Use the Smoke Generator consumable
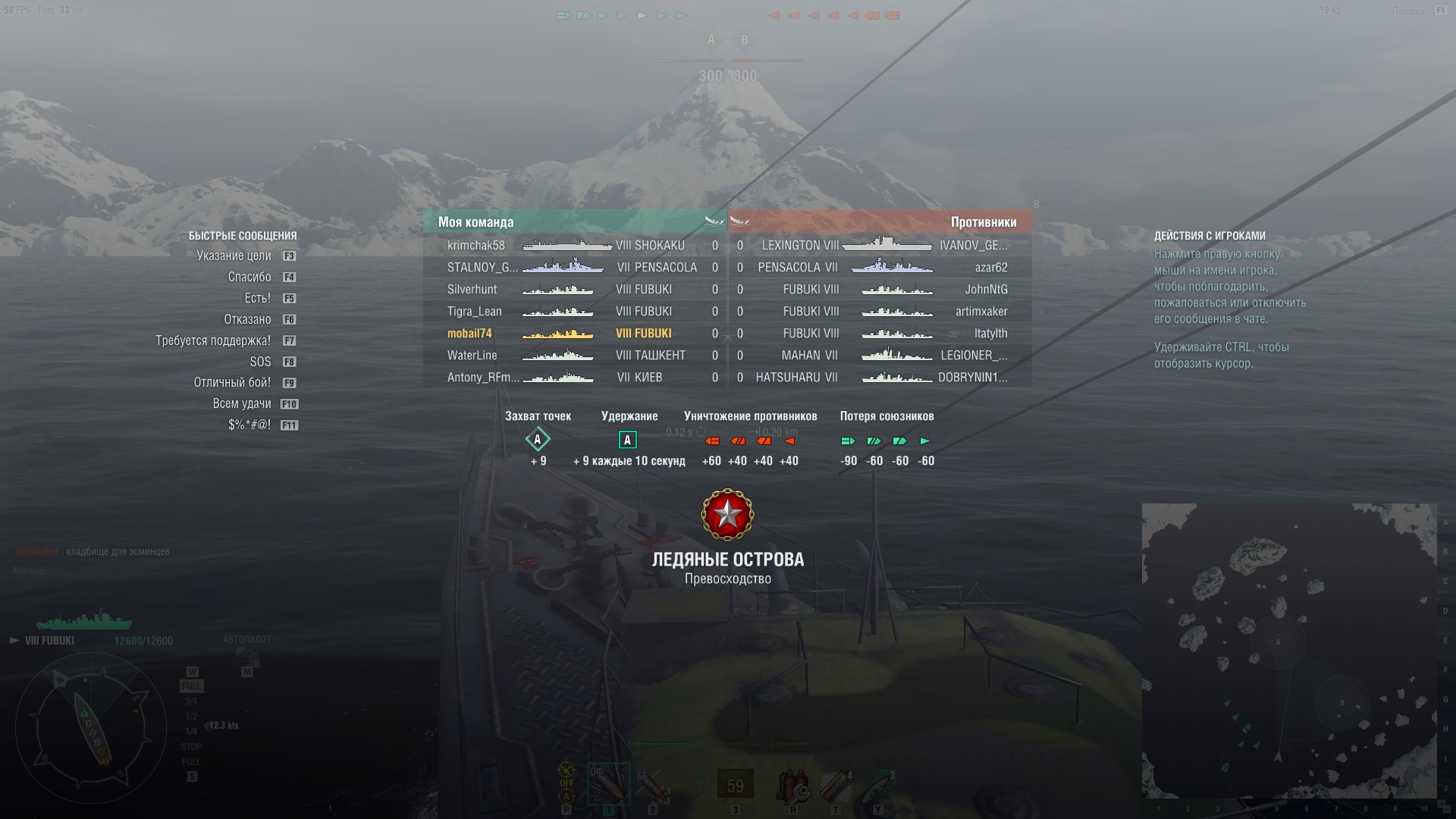 (x=836, y=786)
